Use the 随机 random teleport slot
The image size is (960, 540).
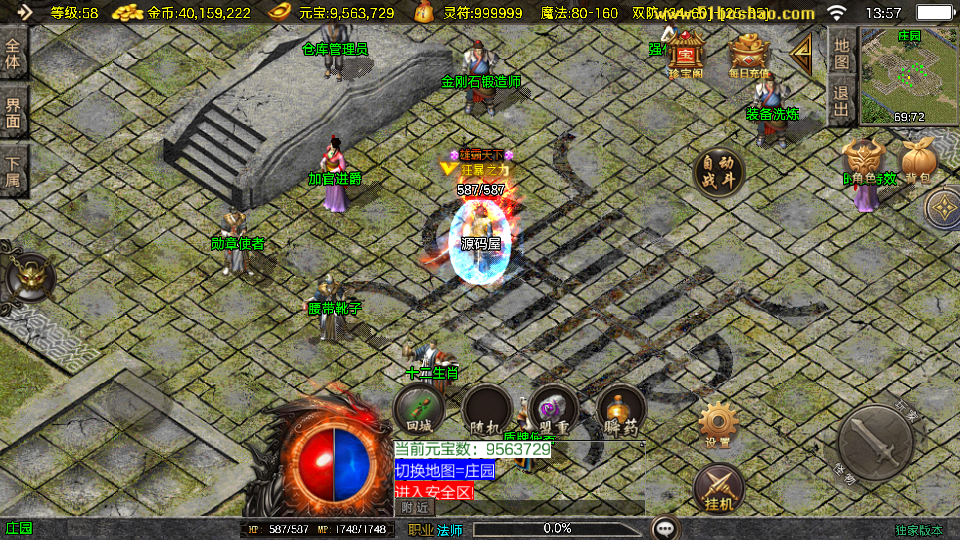coord(487,410)
